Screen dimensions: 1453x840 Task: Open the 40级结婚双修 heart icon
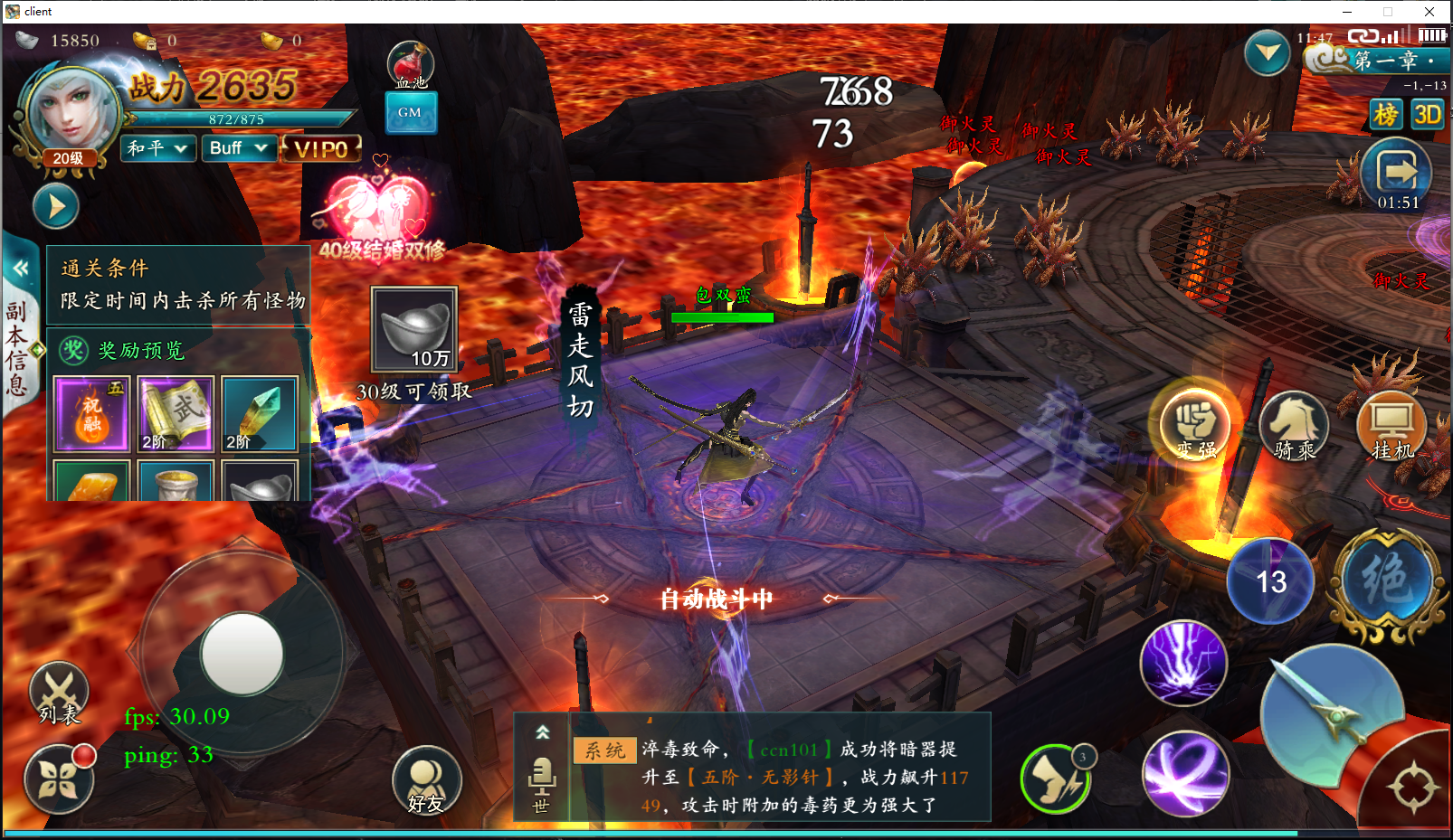point(378,210)
